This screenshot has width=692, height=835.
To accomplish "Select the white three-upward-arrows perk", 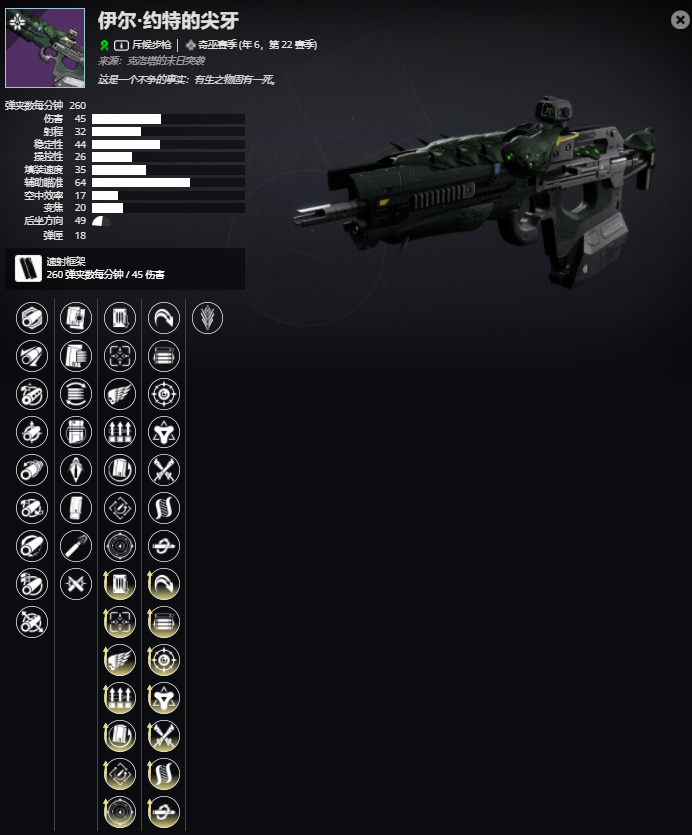I will click(120, 432).
